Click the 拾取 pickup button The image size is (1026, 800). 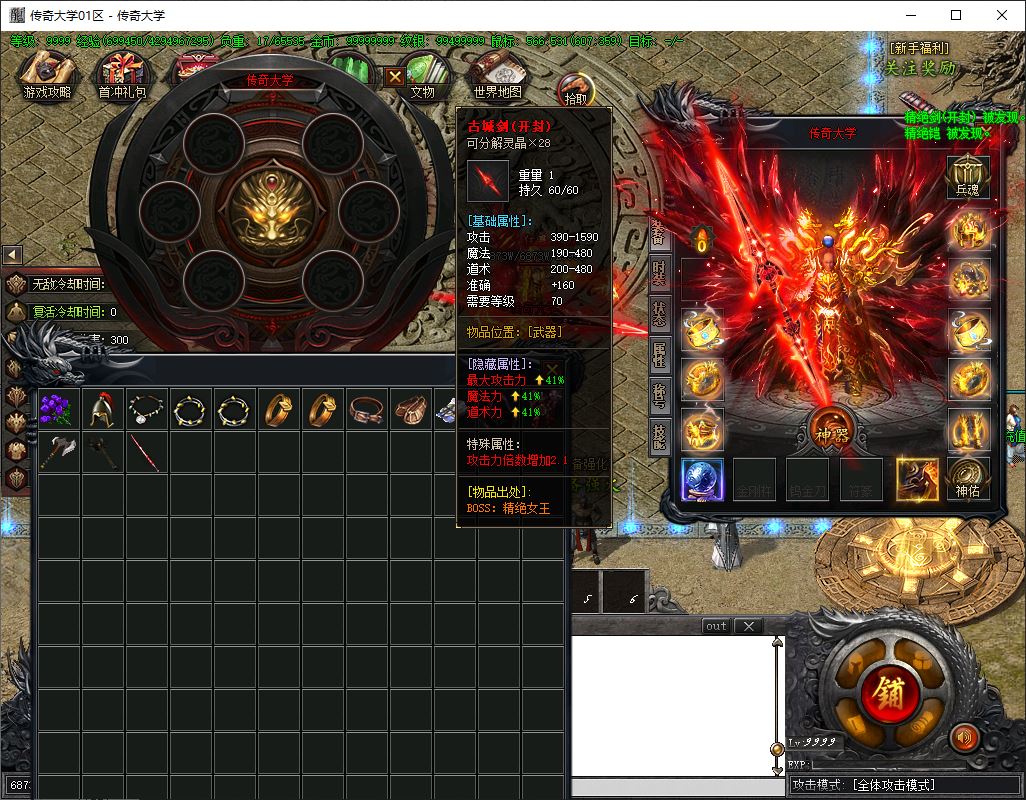[575, 90]
